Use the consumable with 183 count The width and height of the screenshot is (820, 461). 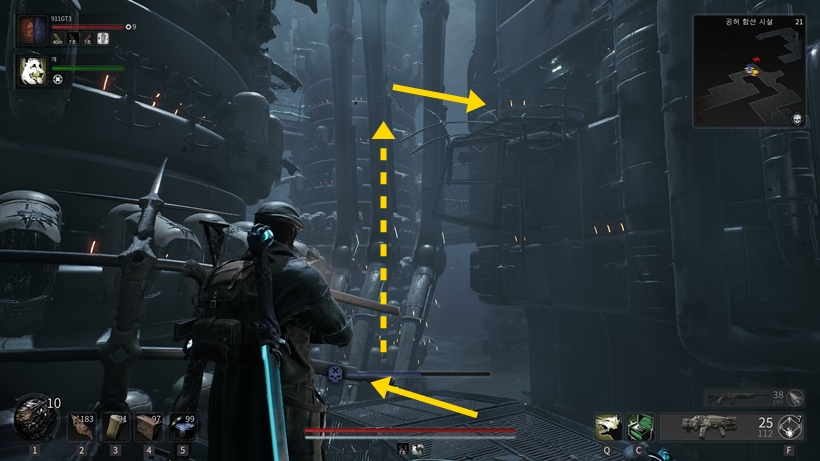[82, 426]
